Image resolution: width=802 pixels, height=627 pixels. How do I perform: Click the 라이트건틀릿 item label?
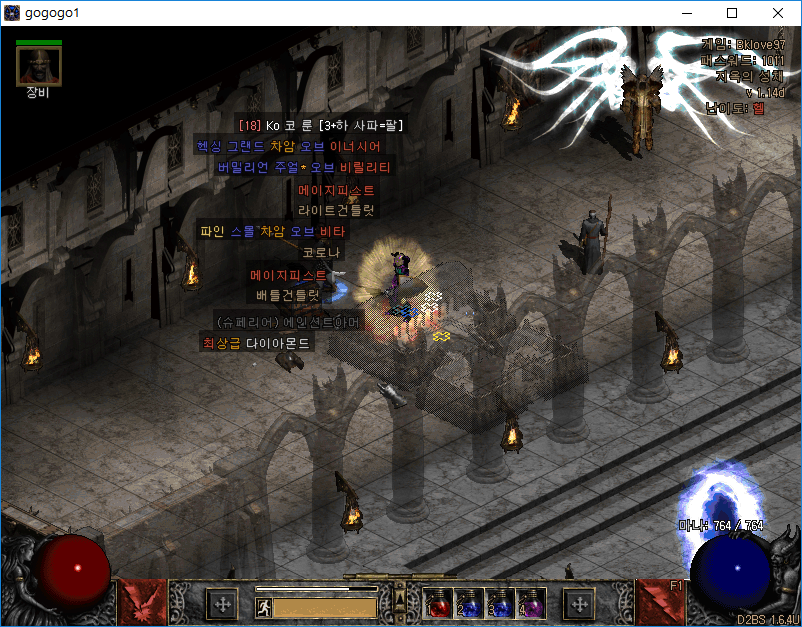pyautogui.click(x=336, y=210)
